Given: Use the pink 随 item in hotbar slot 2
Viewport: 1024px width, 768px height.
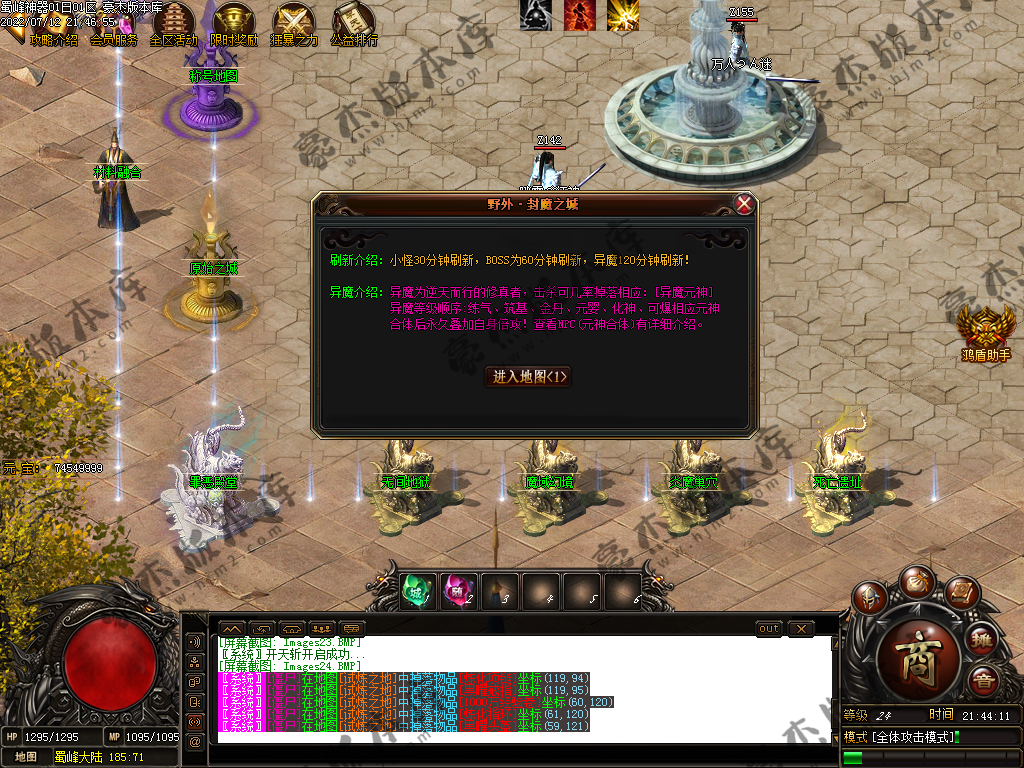Looking at the screenshot, I should 457,591.
